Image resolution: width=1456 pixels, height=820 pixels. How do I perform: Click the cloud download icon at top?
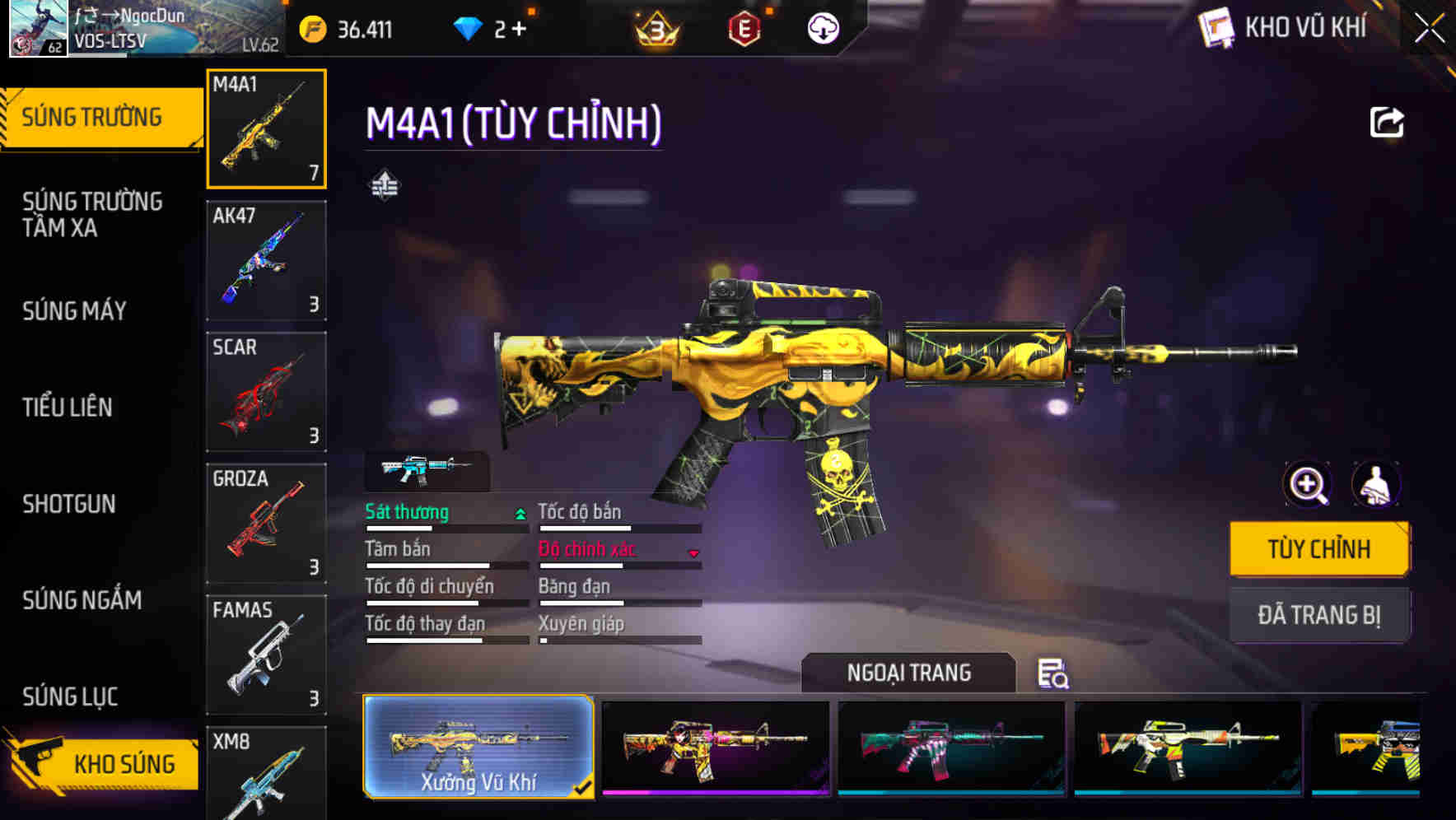click(x=823, y=28)
